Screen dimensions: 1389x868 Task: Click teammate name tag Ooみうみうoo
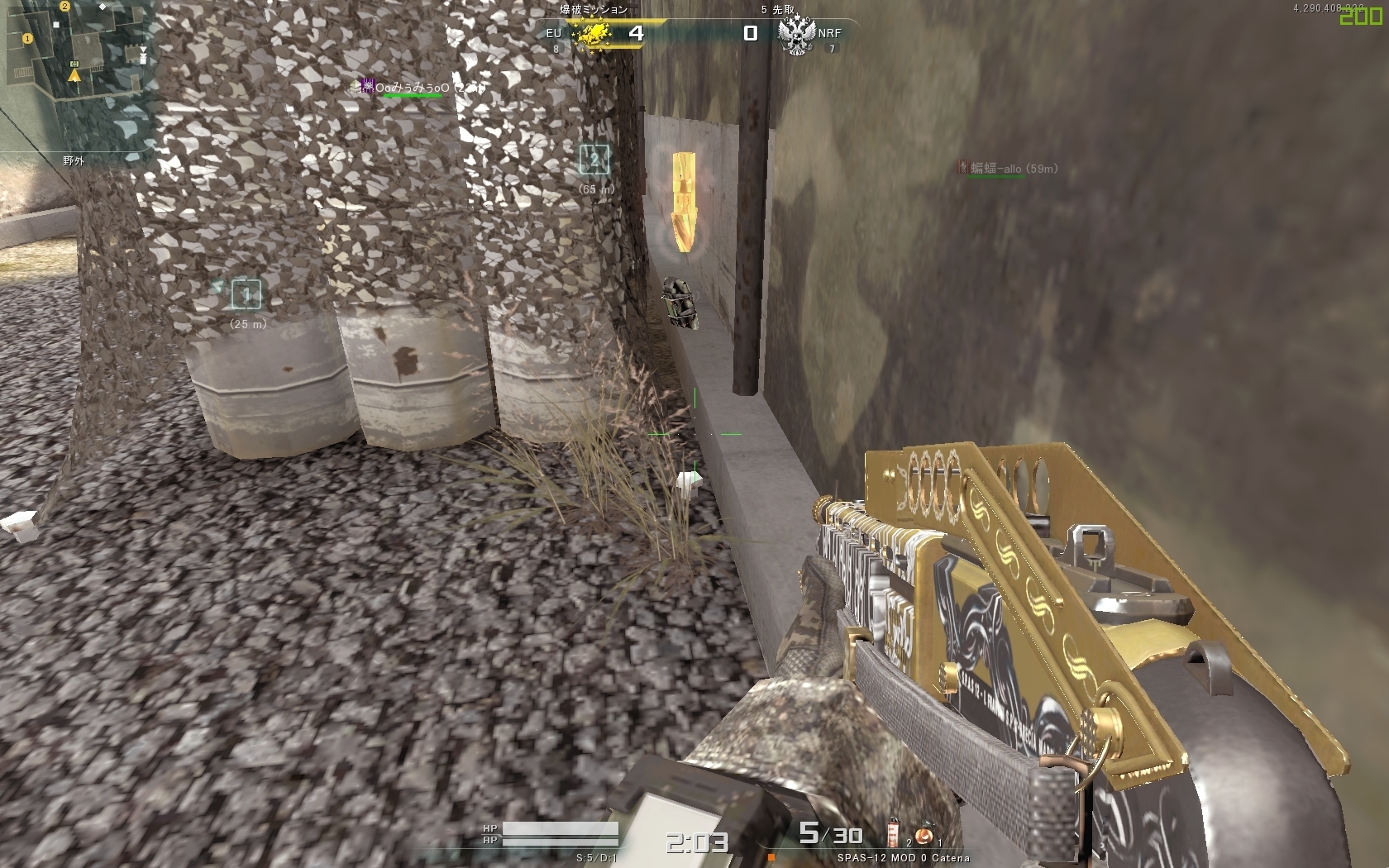pyautogui.click(x=412, y=88)
